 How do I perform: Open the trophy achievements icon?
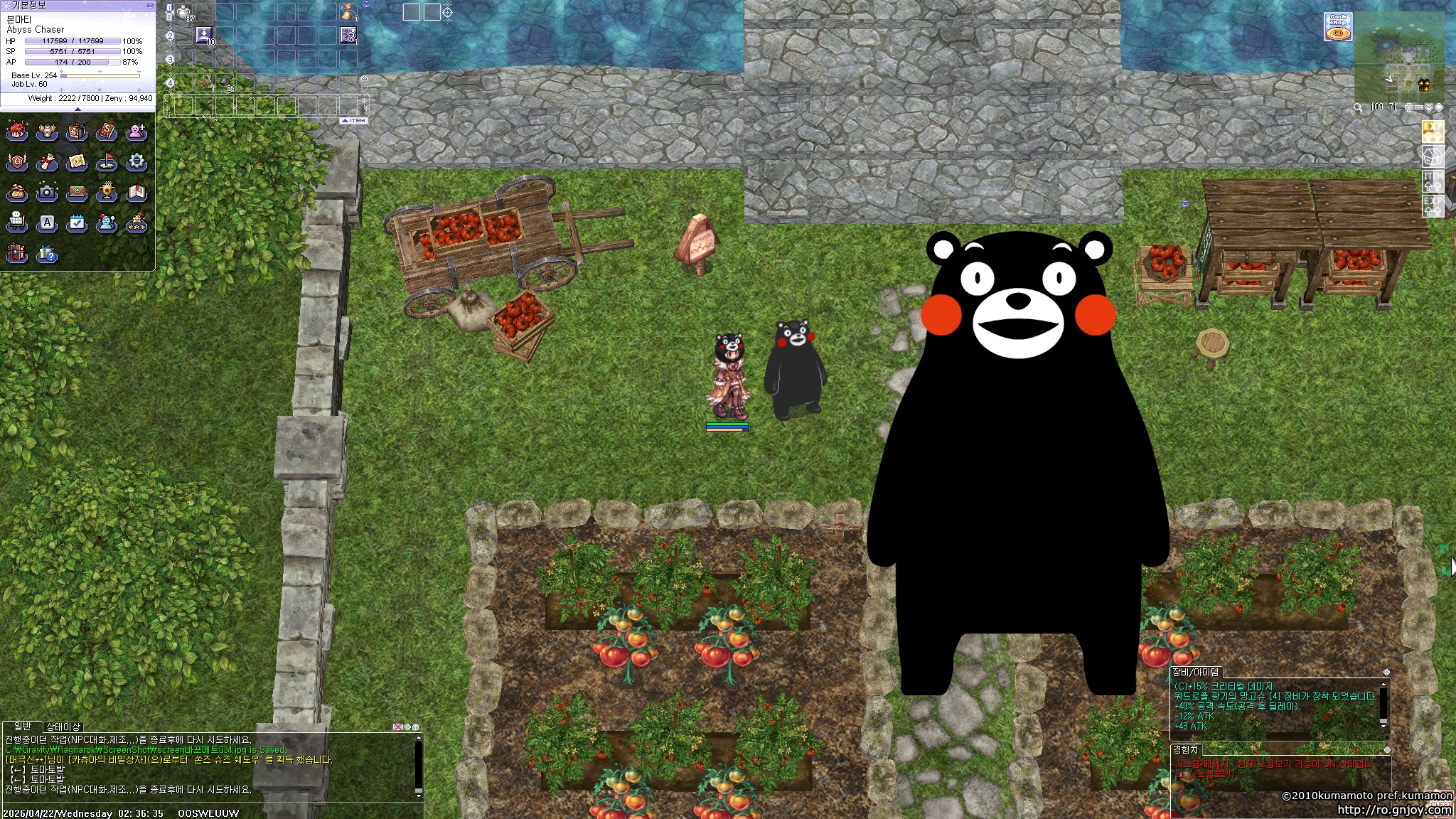(107, 192)
